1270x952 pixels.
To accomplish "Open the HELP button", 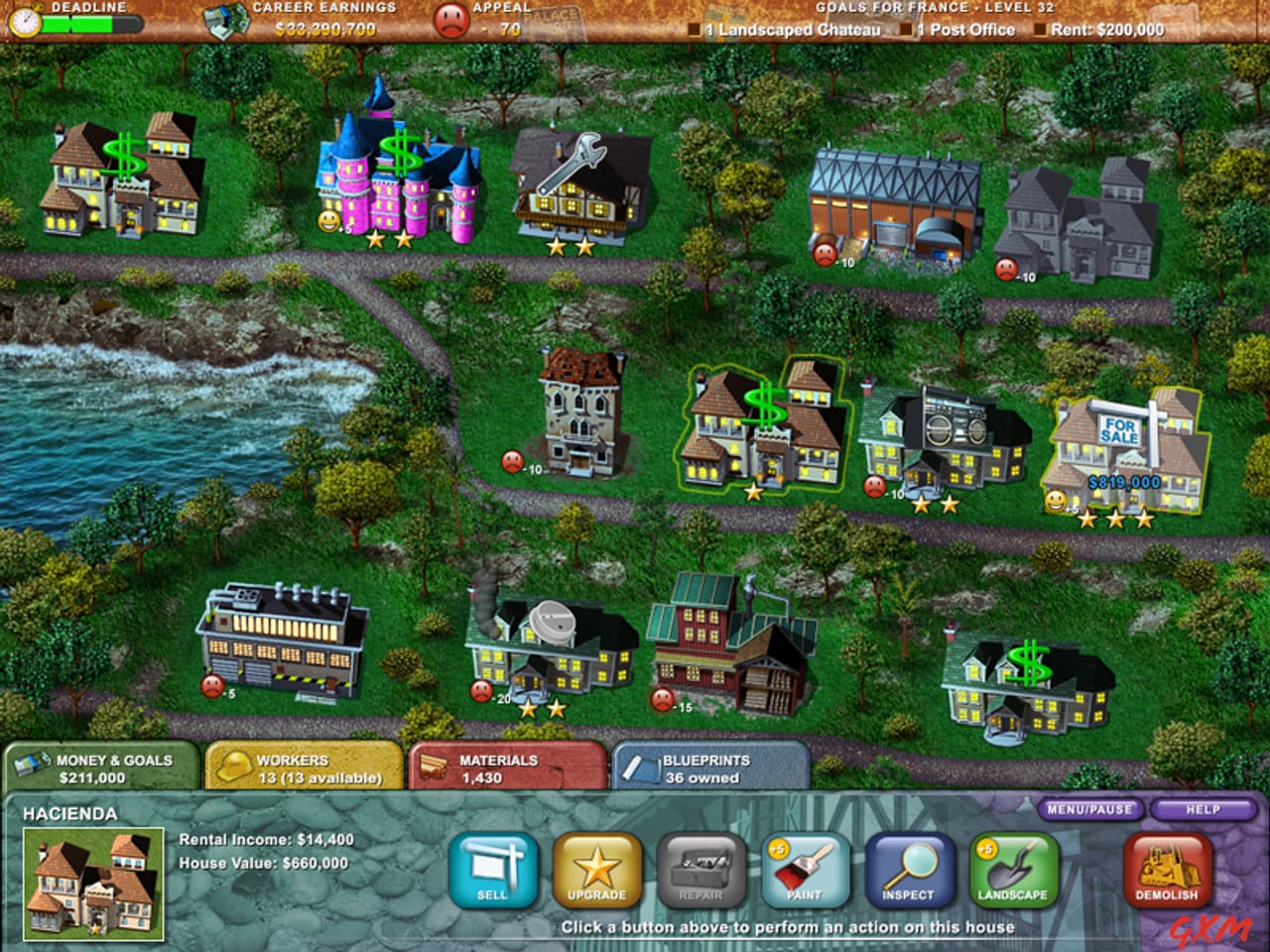I will (x=1203, y=809).
